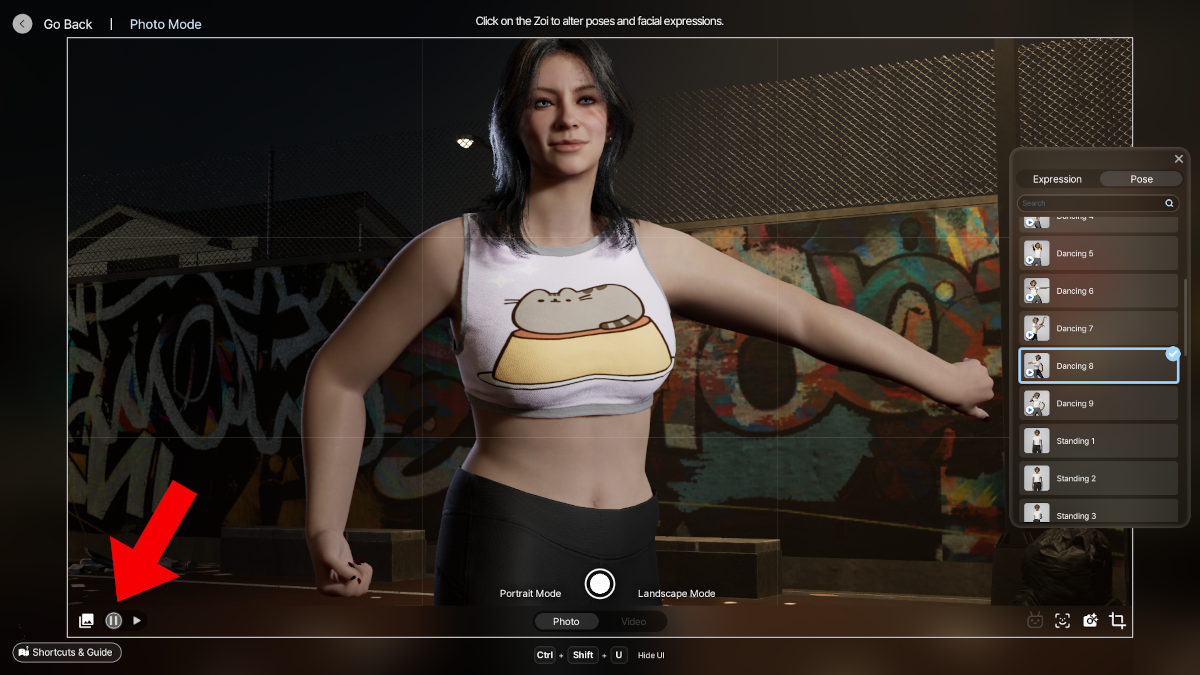Pause the pose animation
Viewport: 1200px width, 675px height.
[x=113, y=621]
